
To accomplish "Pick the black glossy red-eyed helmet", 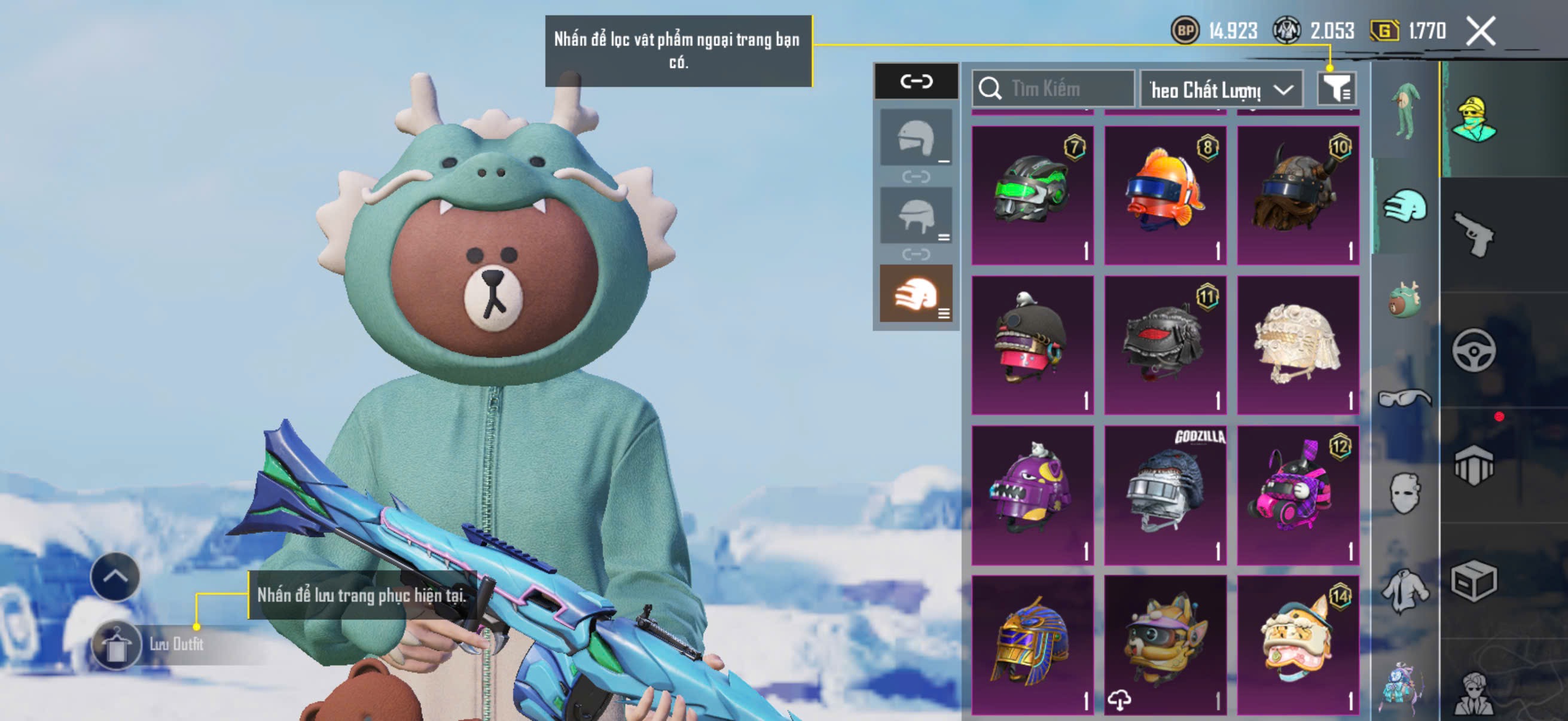I will click(1164, 344).
